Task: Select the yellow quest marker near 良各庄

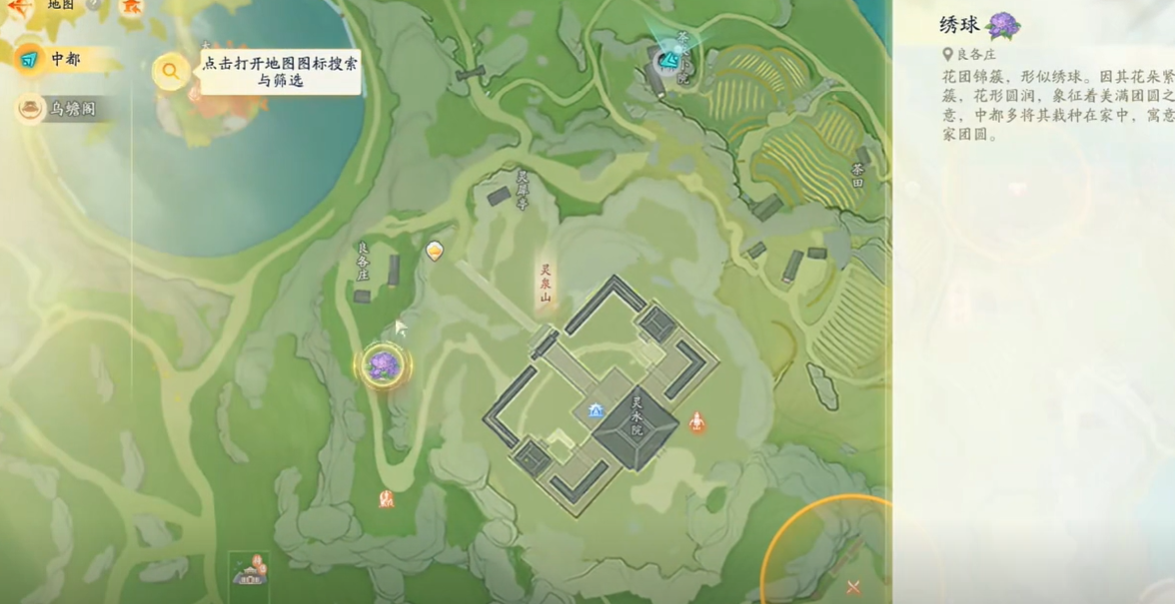Action: tap(434, 250)
